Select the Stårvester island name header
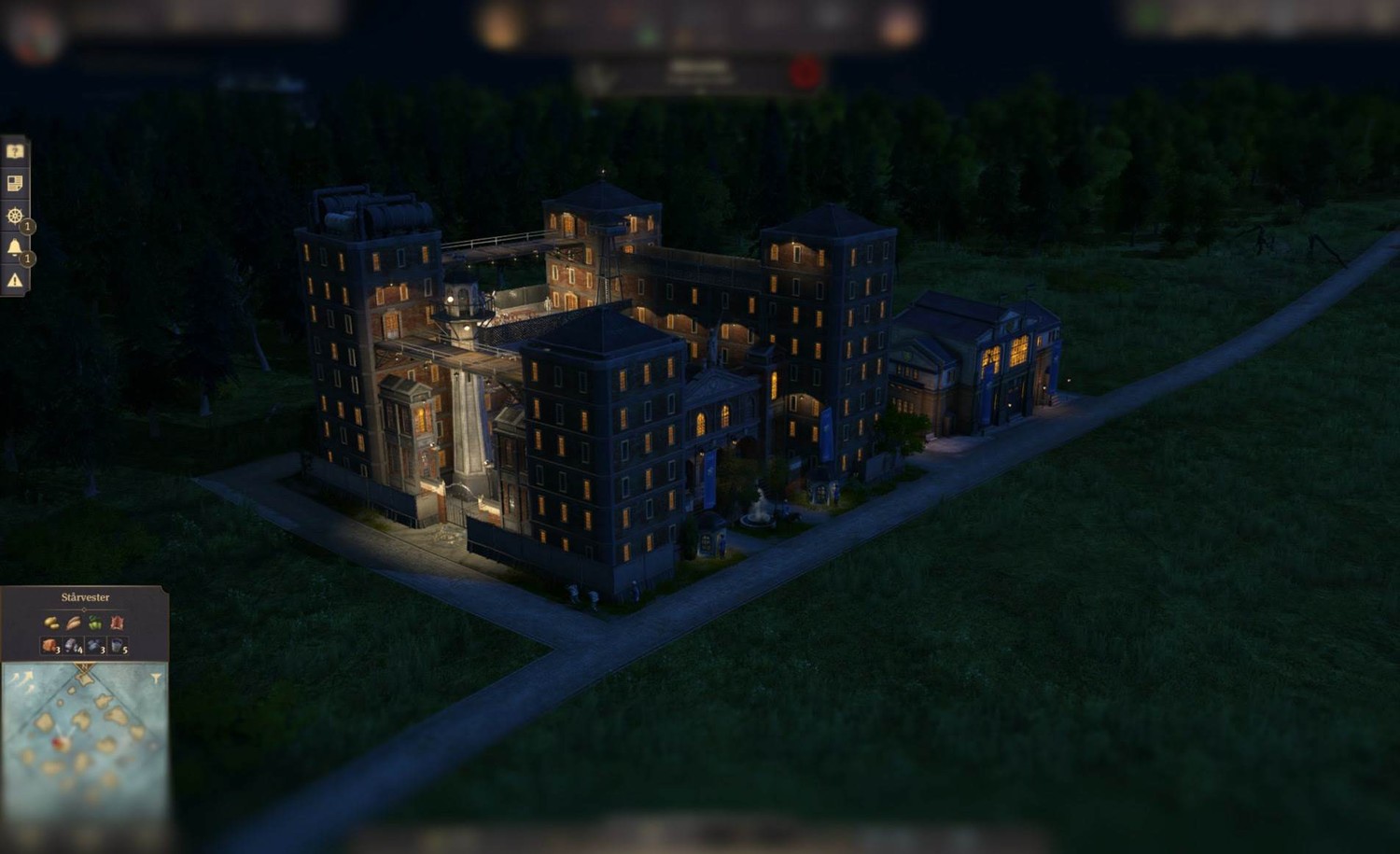 point(85,597)
